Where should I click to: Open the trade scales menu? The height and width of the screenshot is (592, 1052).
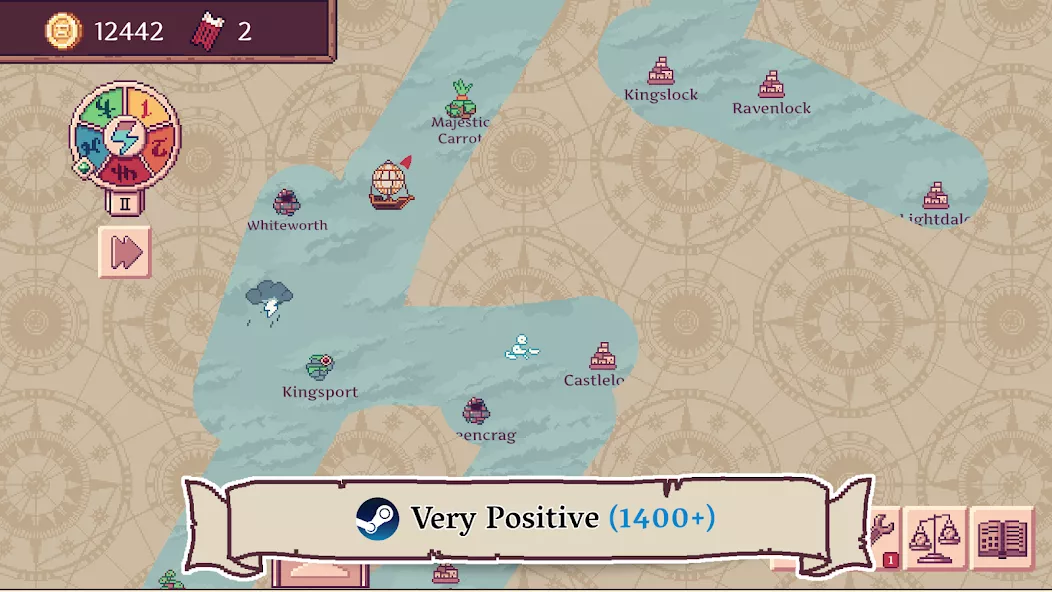(935, 538)
